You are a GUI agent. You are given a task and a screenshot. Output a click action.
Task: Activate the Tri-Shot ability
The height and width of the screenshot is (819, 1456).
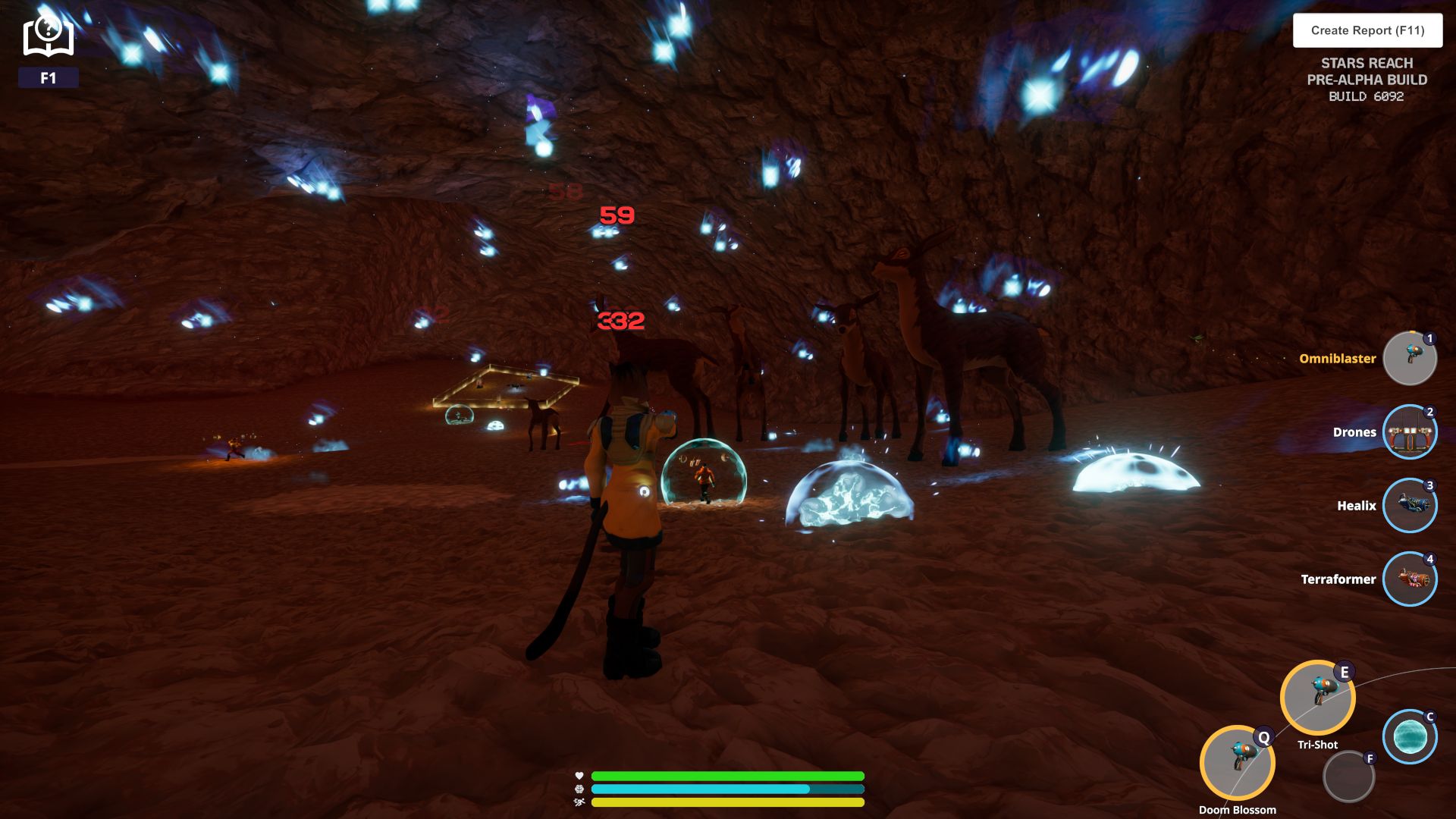1317,698
